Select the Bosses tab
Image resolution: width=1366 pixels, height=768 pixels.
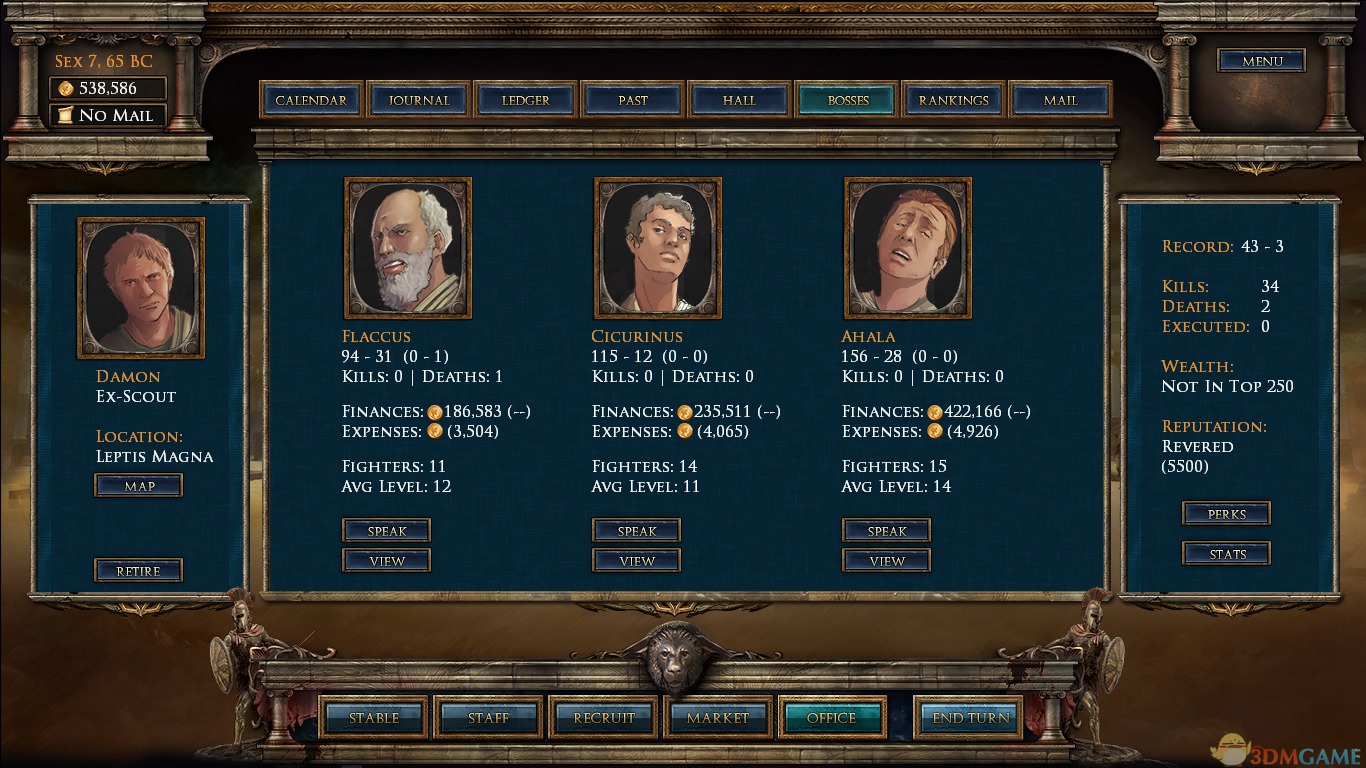[x=848, y=100]
